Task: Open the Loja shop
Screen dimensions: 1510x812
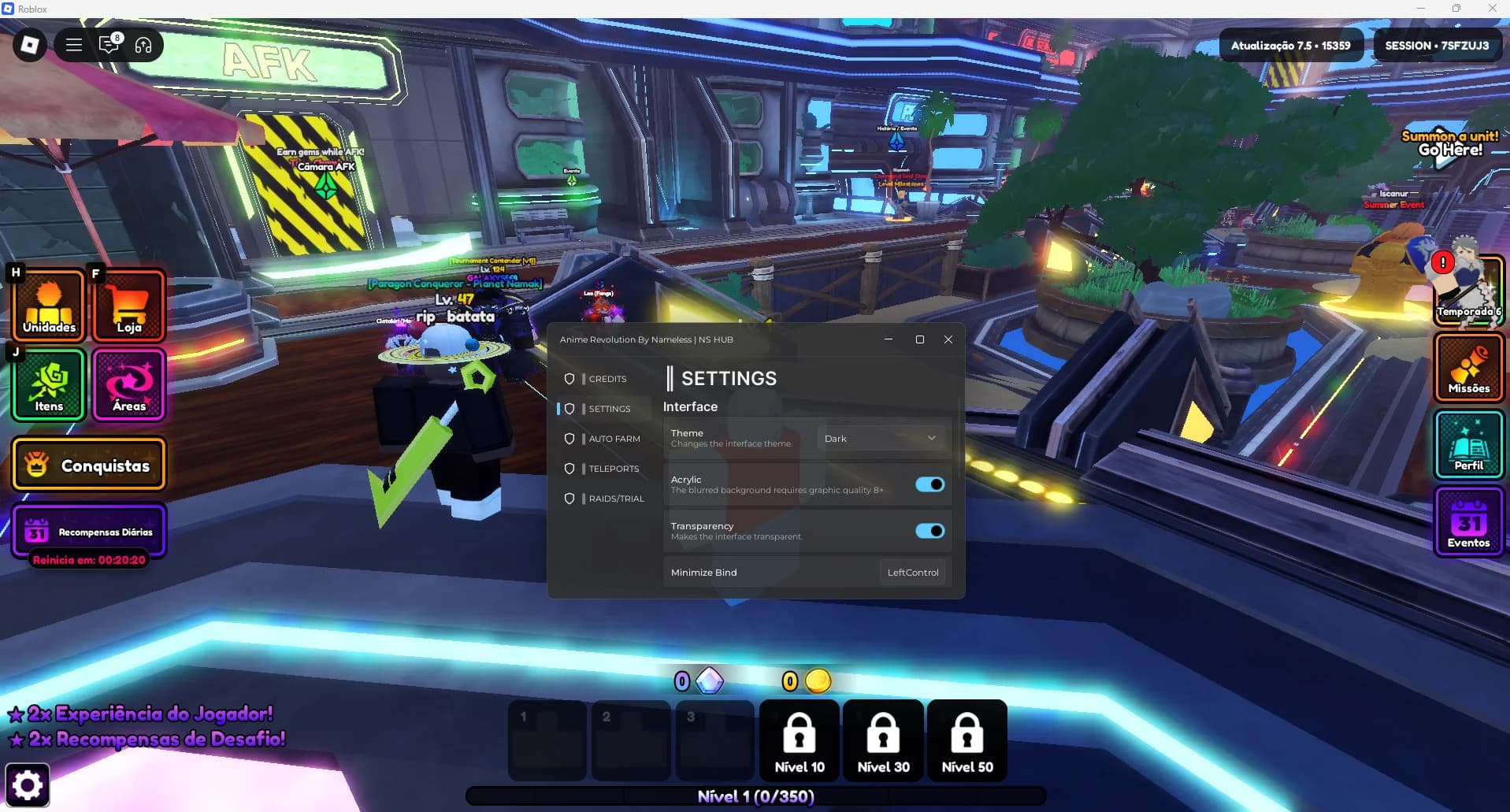Action: click(x=129, y=306)
